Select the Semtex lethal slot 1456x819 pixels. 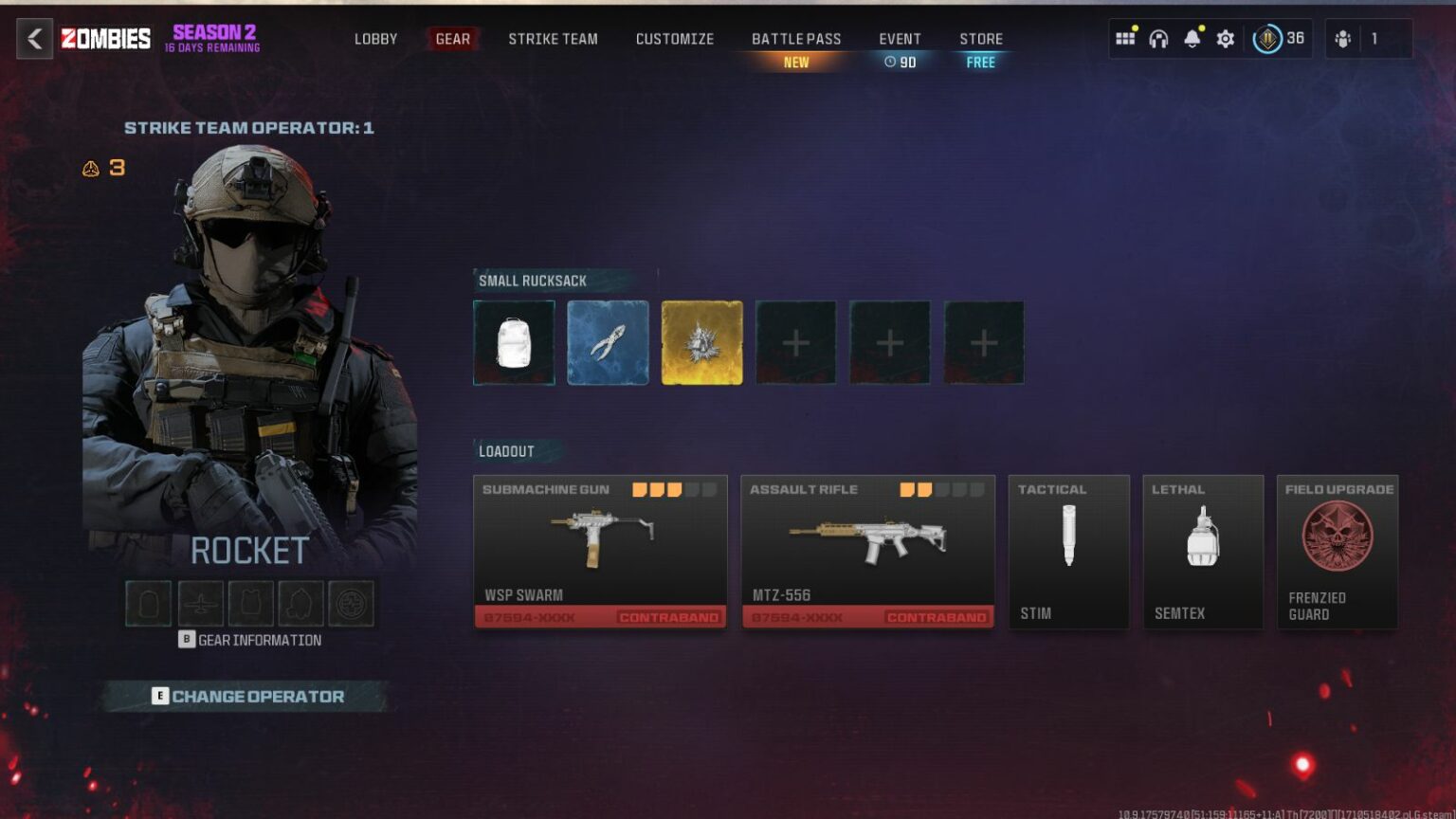[x=1203, y=551]
